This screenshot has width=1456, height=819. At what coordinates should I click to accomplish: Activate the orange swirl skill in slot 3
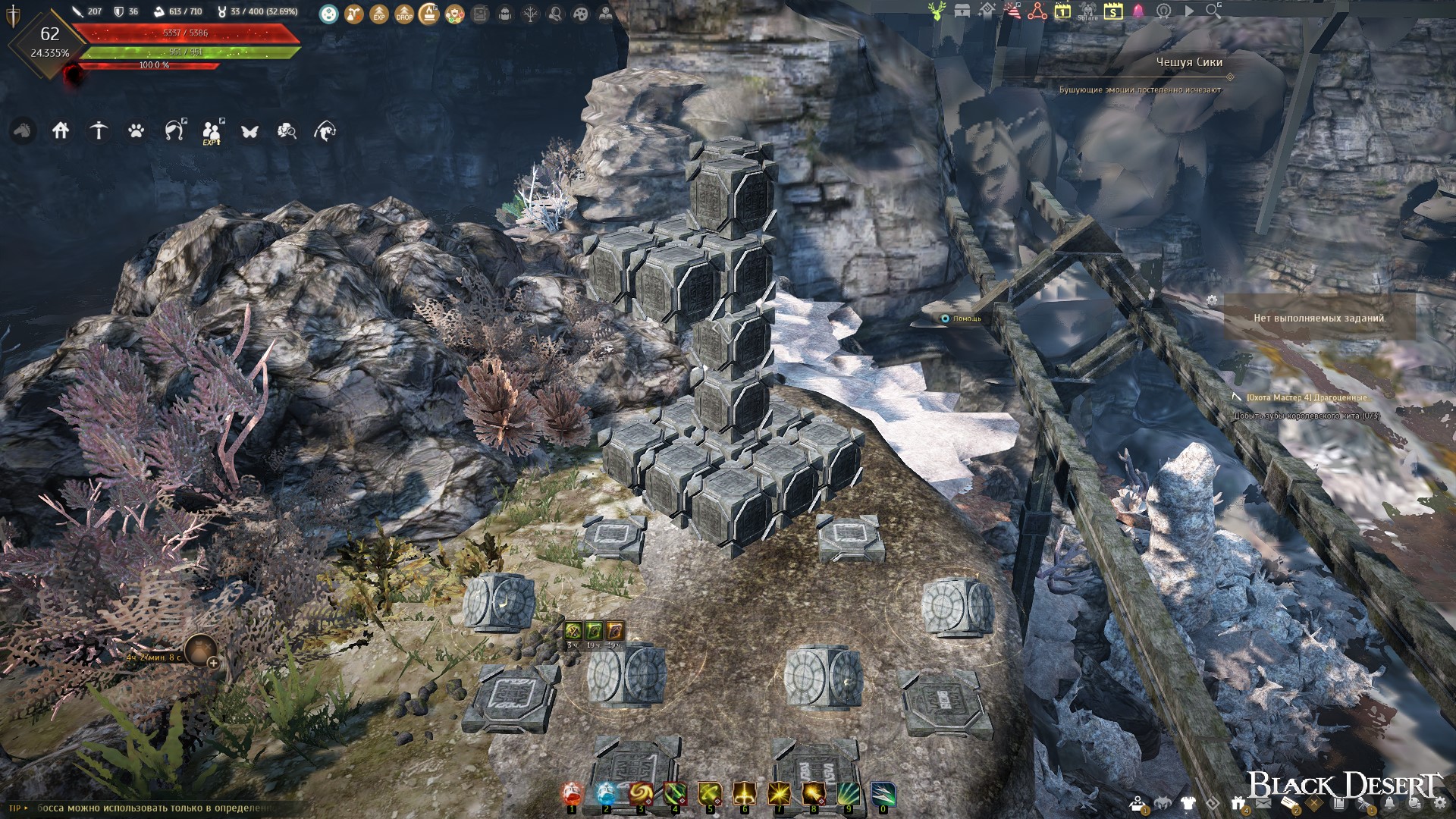(x=641, y=795)
